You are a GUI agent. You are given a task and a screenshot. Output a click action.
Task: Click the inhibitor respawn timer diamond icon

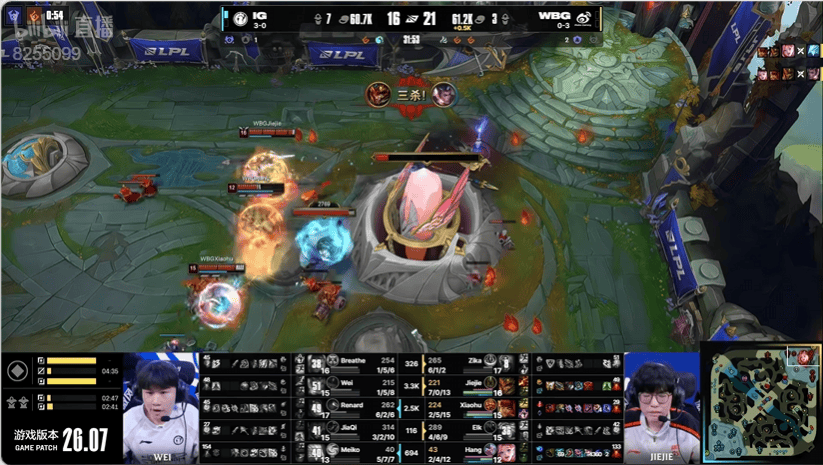[16, 371]
